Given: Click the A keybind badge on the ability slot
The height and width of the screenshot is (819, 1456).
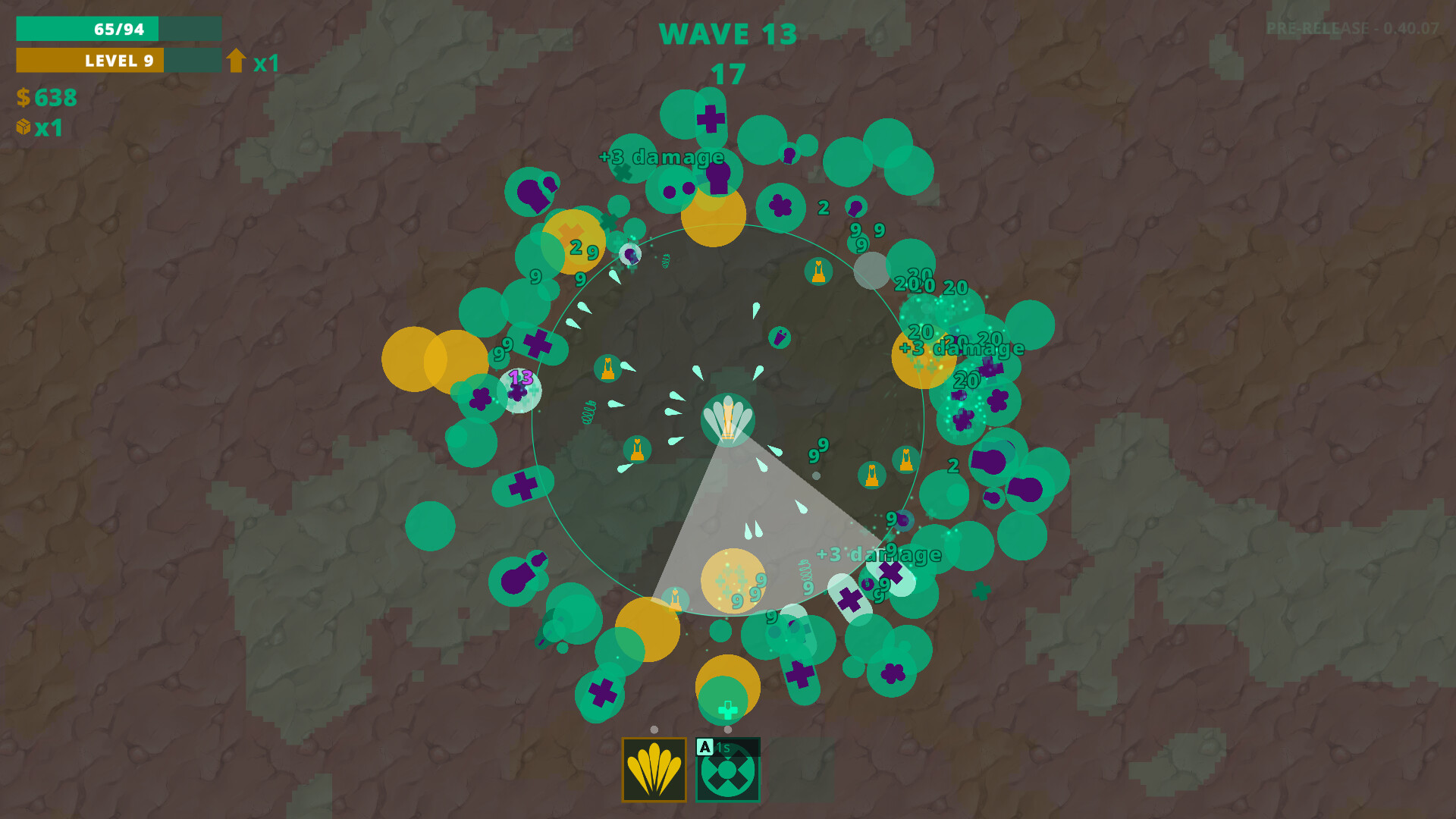Looking at the screenshot, I should (704, 746).
